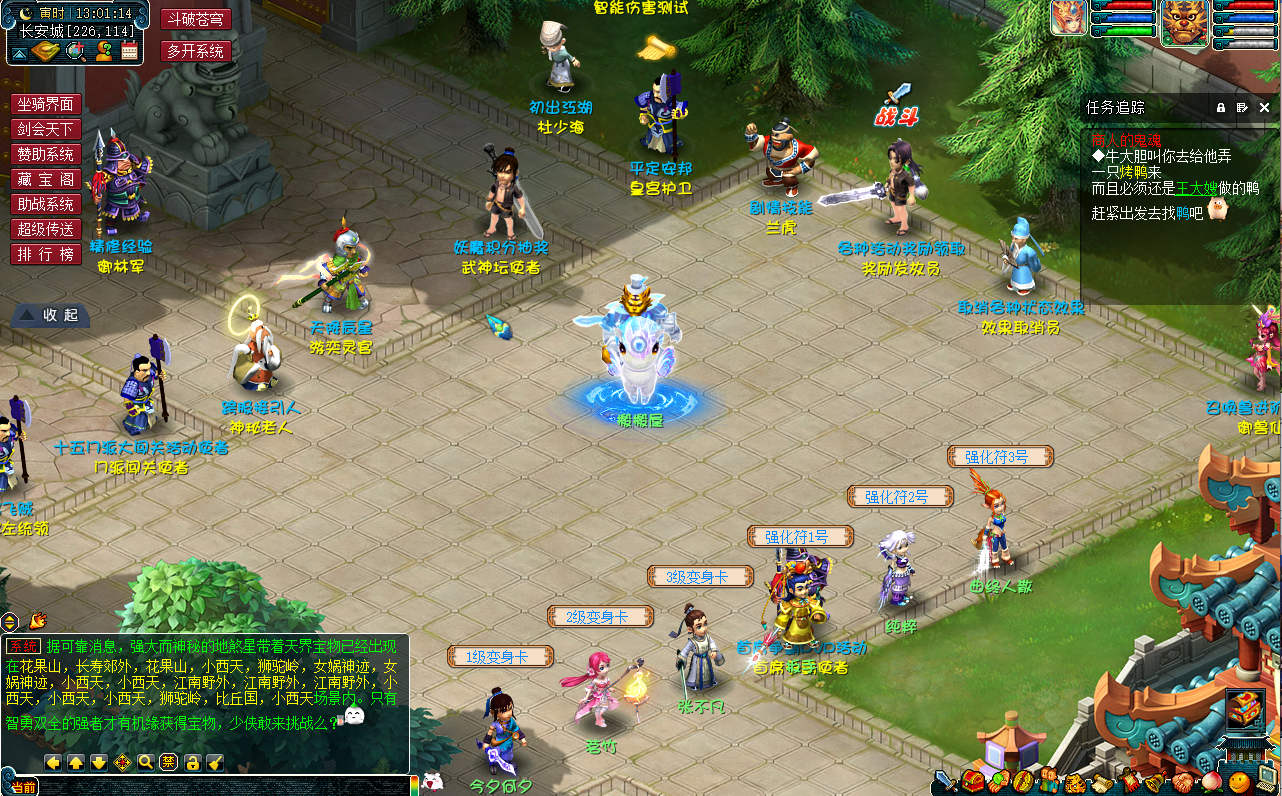Collapse the side menu with 收起

pos(51,314)
